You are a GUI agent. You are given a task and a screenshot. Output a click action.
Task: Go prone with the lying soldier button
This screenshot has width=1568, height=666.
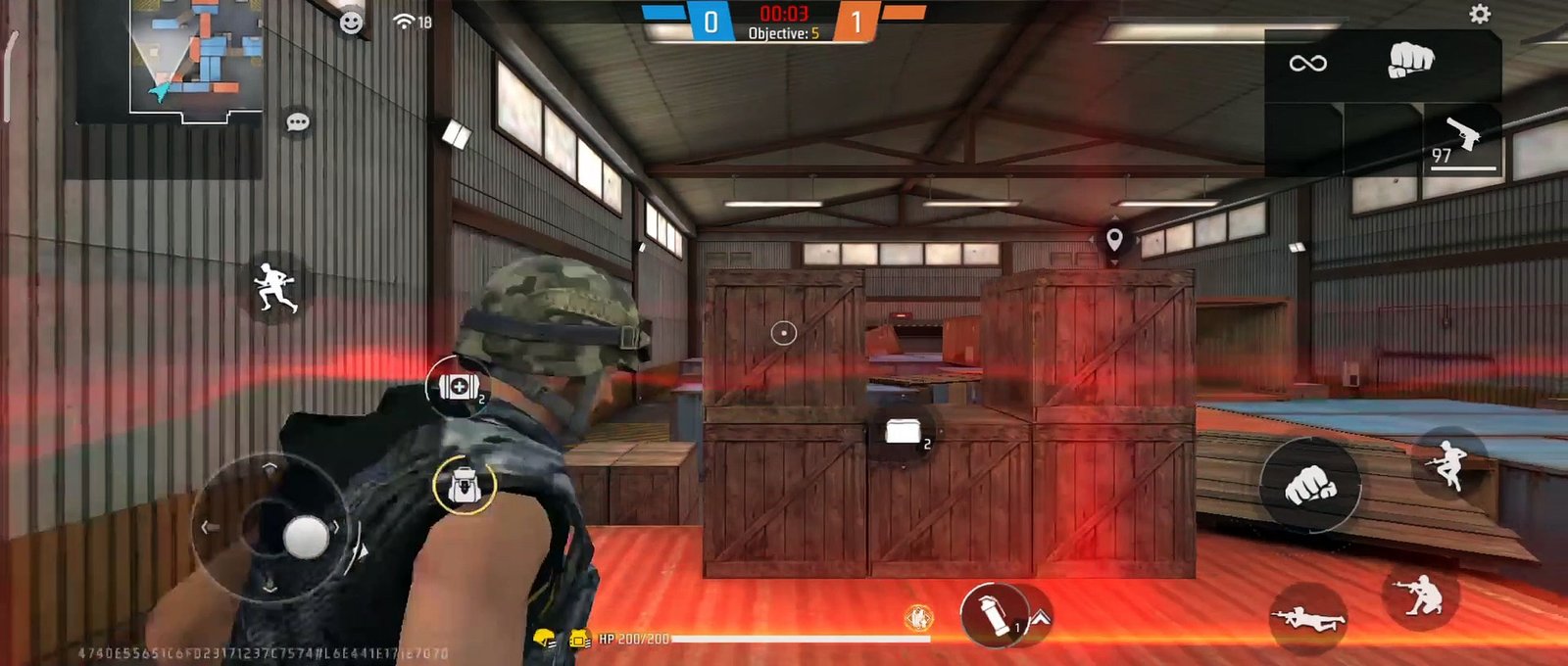(x=1307, y=618)
